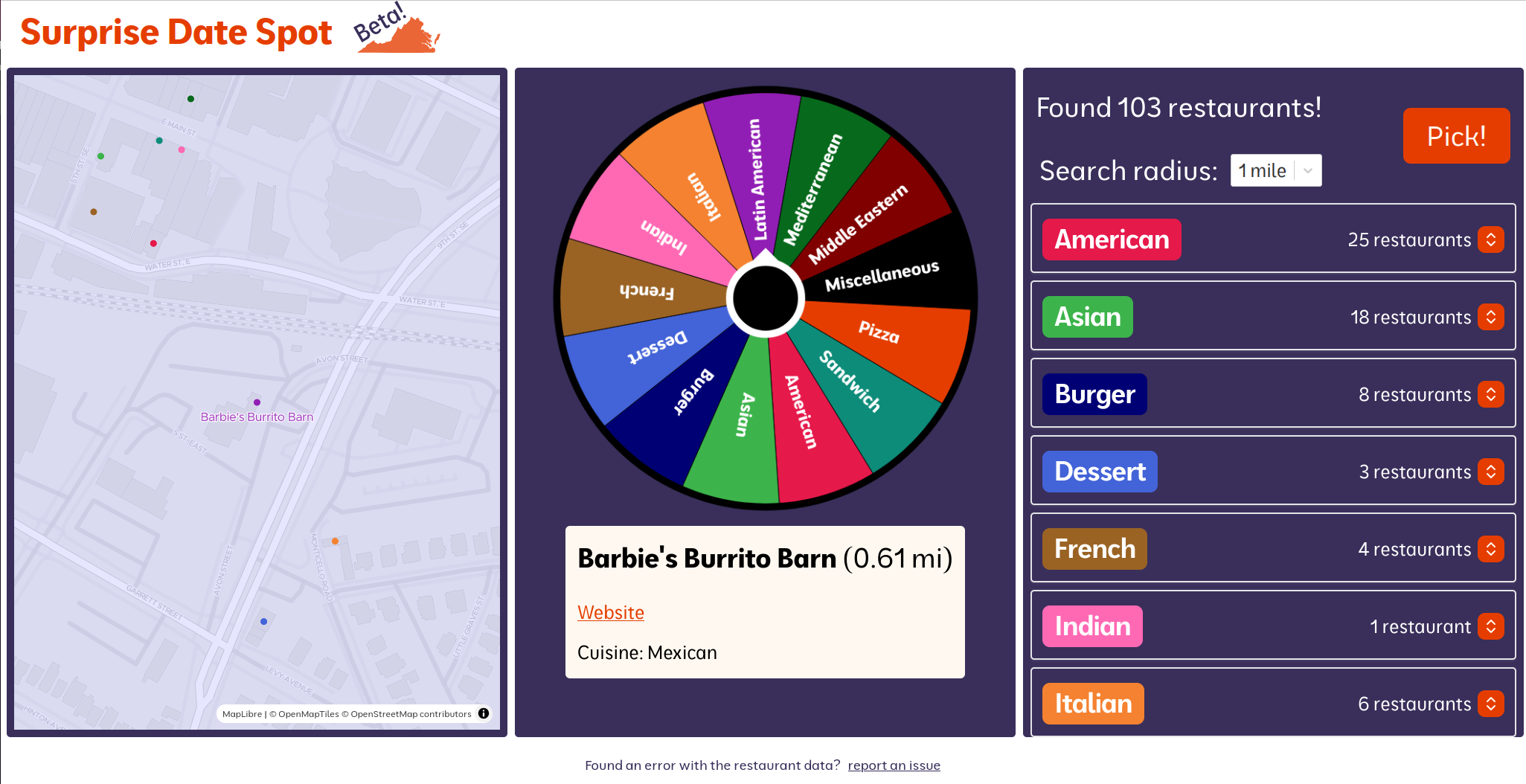The image size is (1526, 784).
Task: Click the Italian restaurants stepper arrows
Action: (x=1490, y=703)
